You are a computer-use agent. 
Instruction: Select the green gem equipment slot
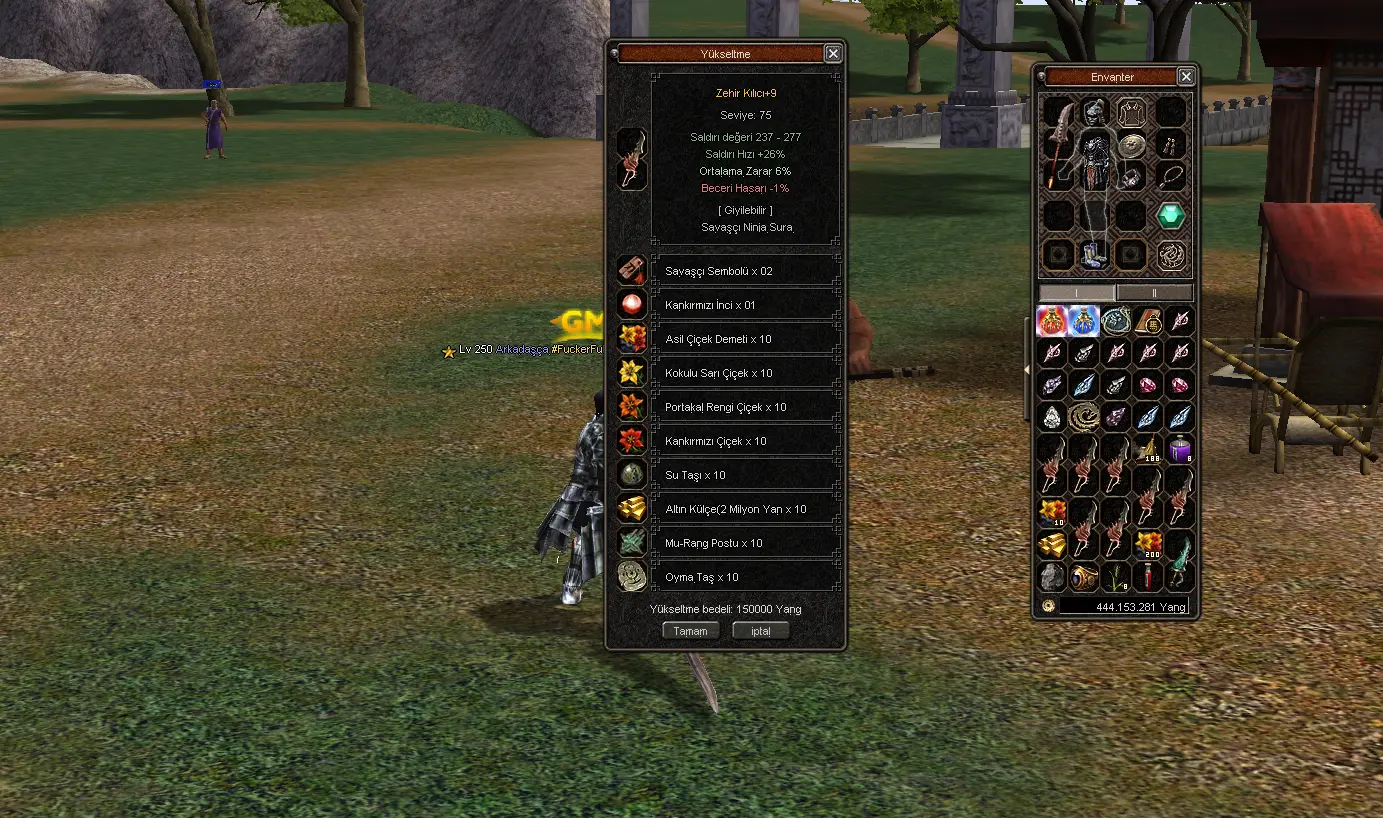pos(1170,215)
